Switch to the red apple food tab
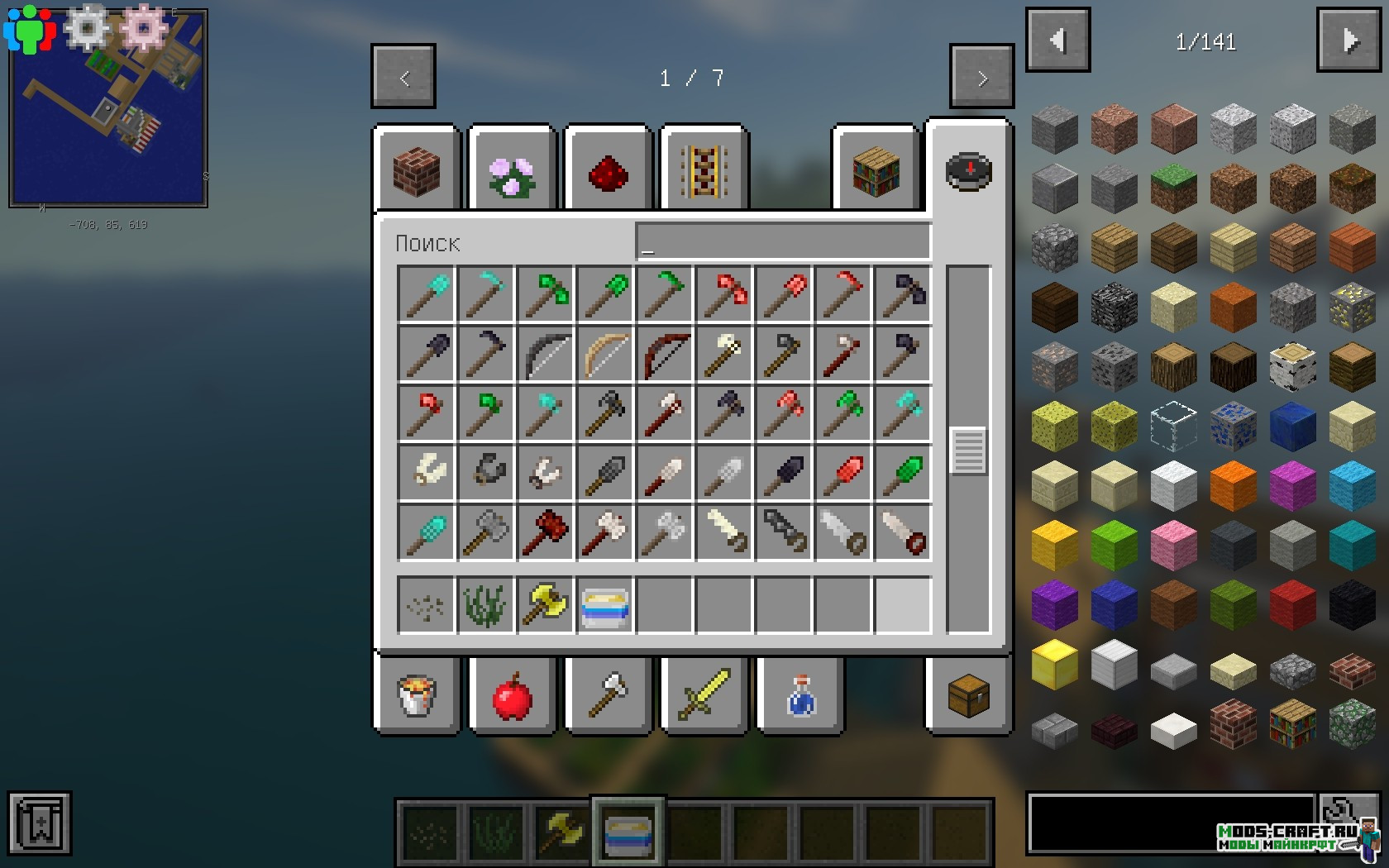 (512, 695)
